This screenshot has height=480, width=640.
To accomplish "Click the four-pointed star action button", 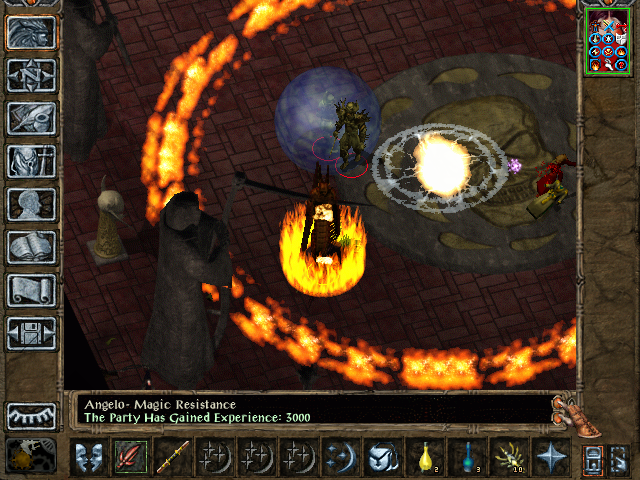I will (x=550, y=457).
